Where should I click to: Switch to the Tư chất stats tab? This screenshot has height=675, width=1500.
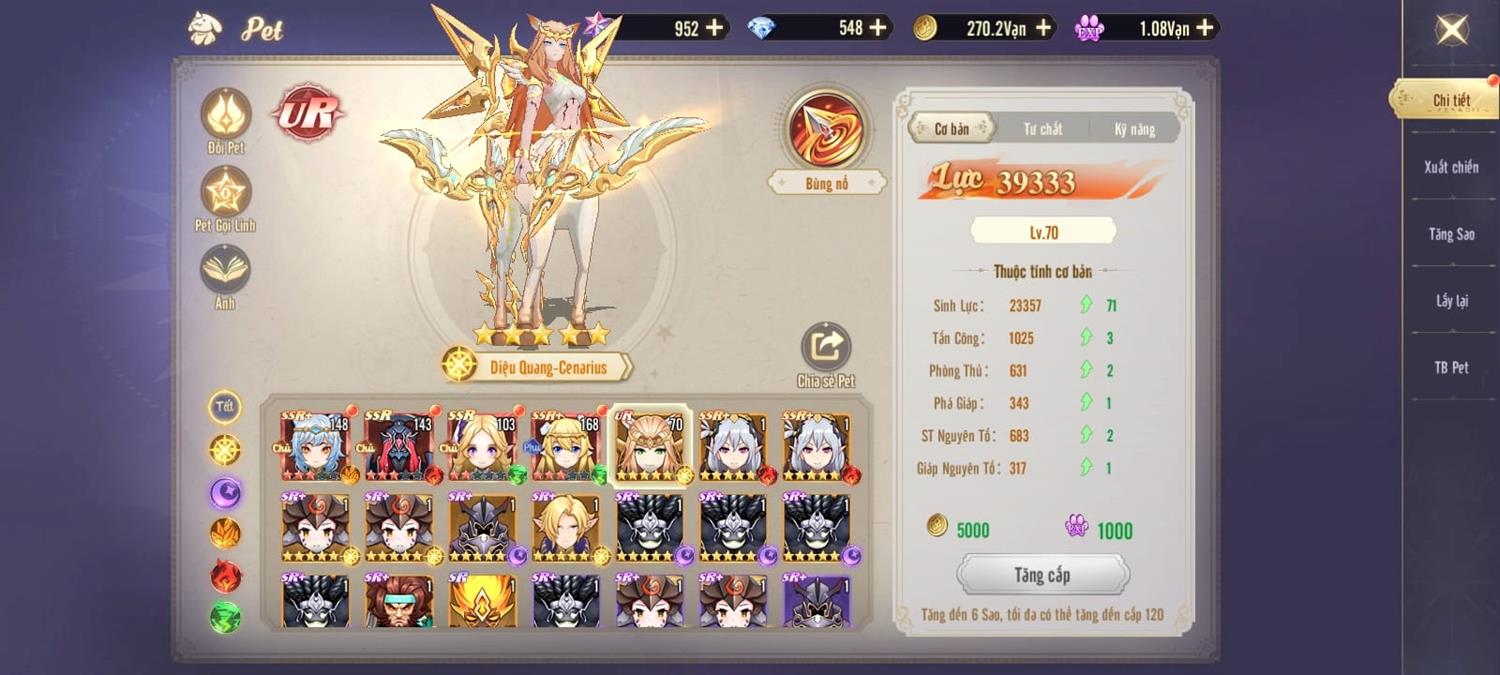tap(1042, 129)
